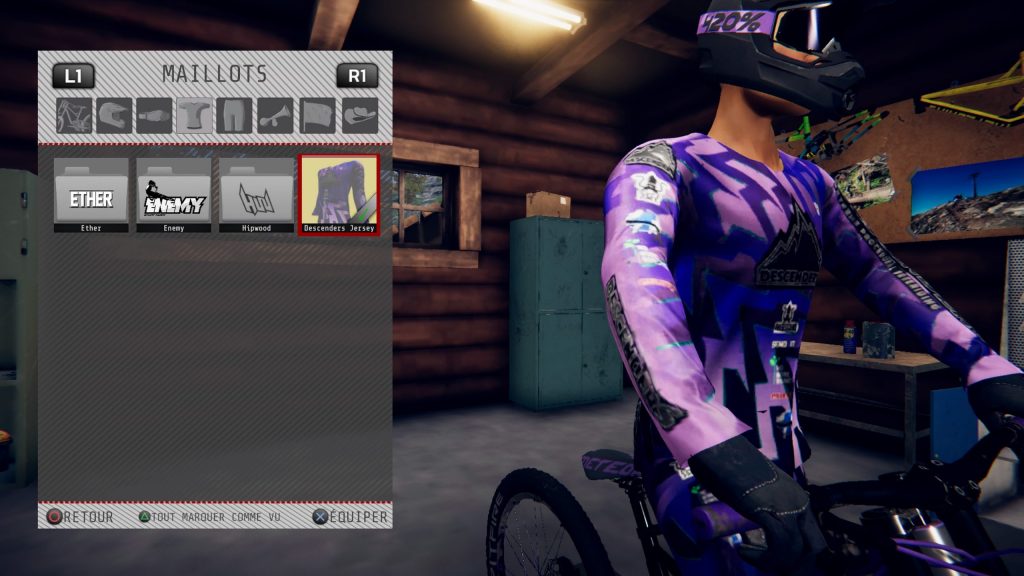This screenshot has height=576, width=1024.
Task: Select the flag category tab
Action: [x=317, y=115]
